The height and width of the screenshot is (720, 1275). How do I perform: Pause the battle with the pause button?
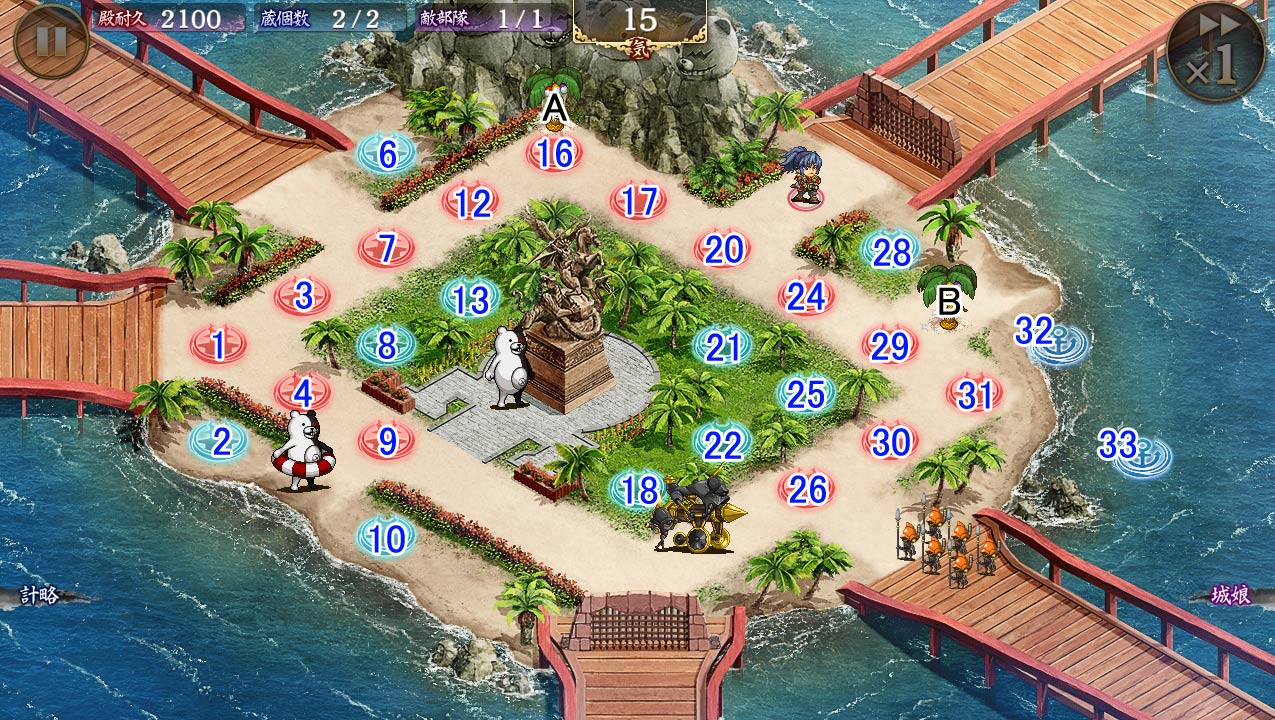pyautogui.click(x=50, y=41)
